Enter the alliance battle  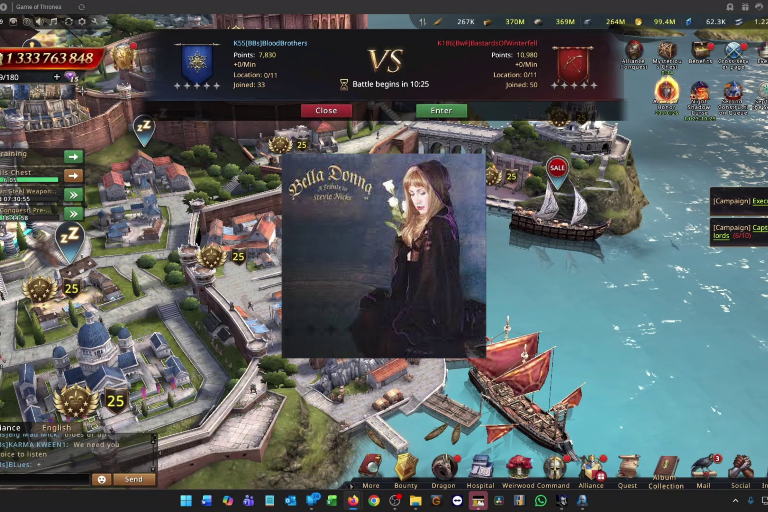click(x=441, y=110)
